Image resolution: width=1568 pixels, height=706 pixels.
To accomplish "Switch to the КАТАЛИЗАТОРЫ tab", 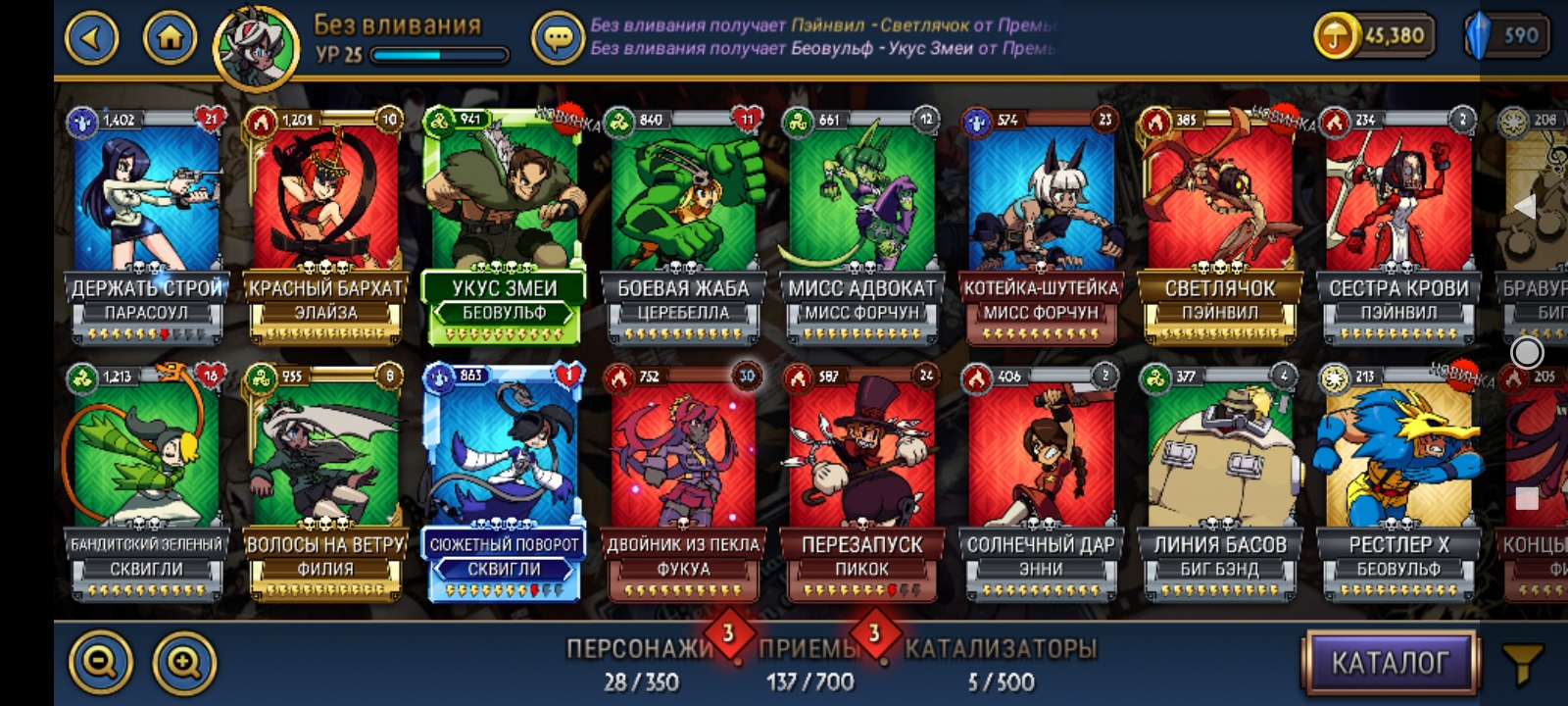I will pos(1002,647).
